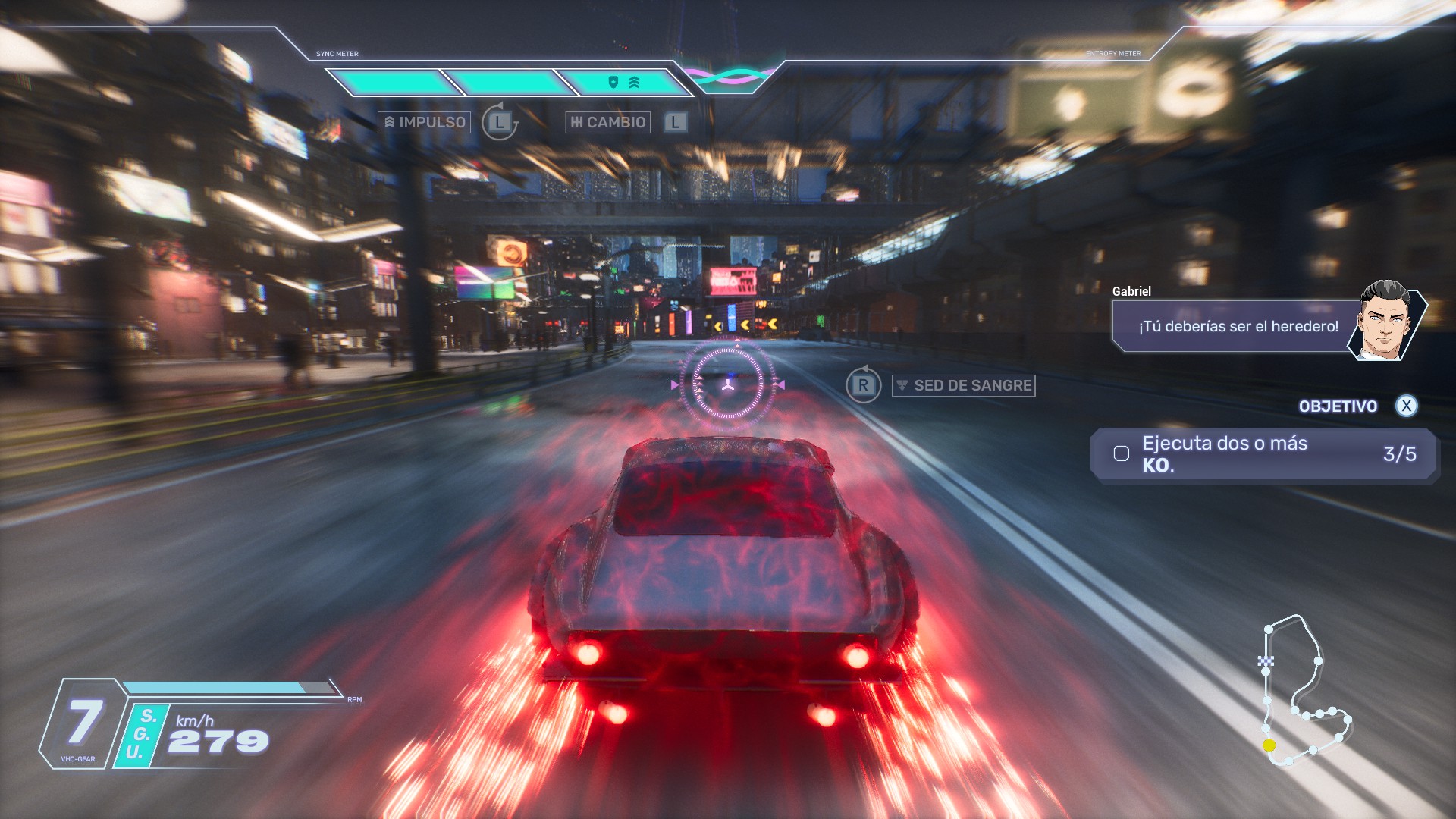Open the track minimap

(1303, 691)
